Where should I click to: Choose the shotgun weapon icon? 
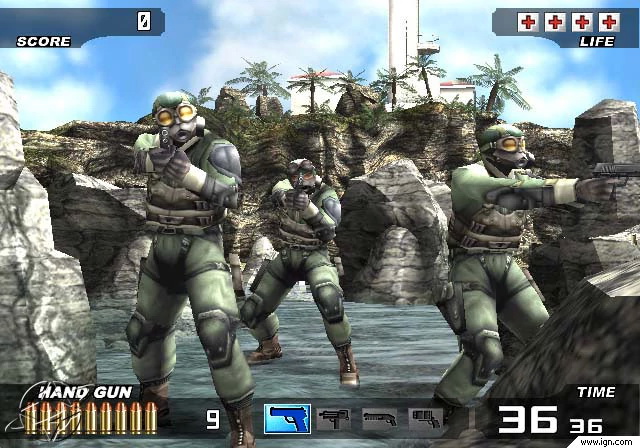[379, 419]
